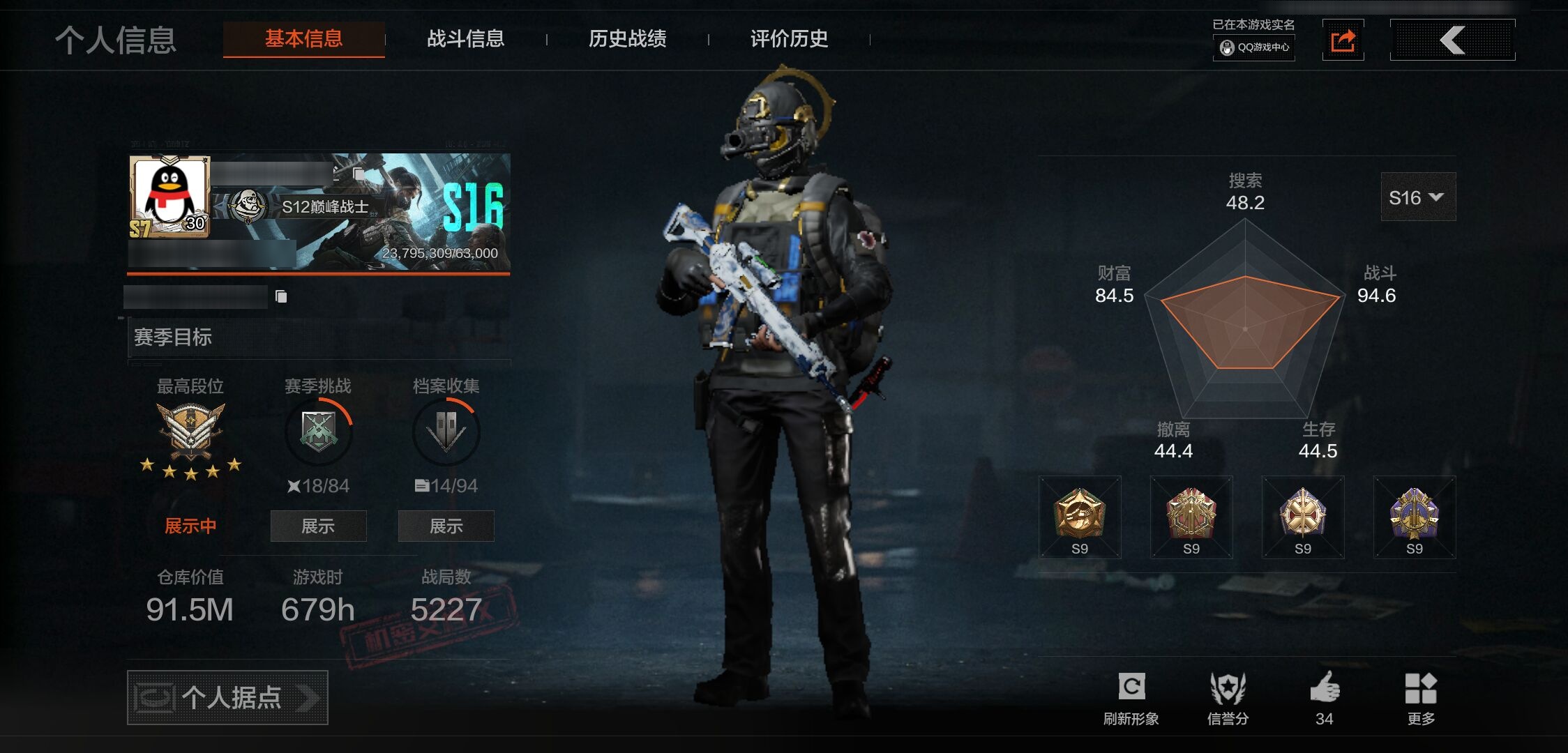Open the 历史战绩 tab
Viewport: 1568px width, 753px height.
(x=626, y=40)
